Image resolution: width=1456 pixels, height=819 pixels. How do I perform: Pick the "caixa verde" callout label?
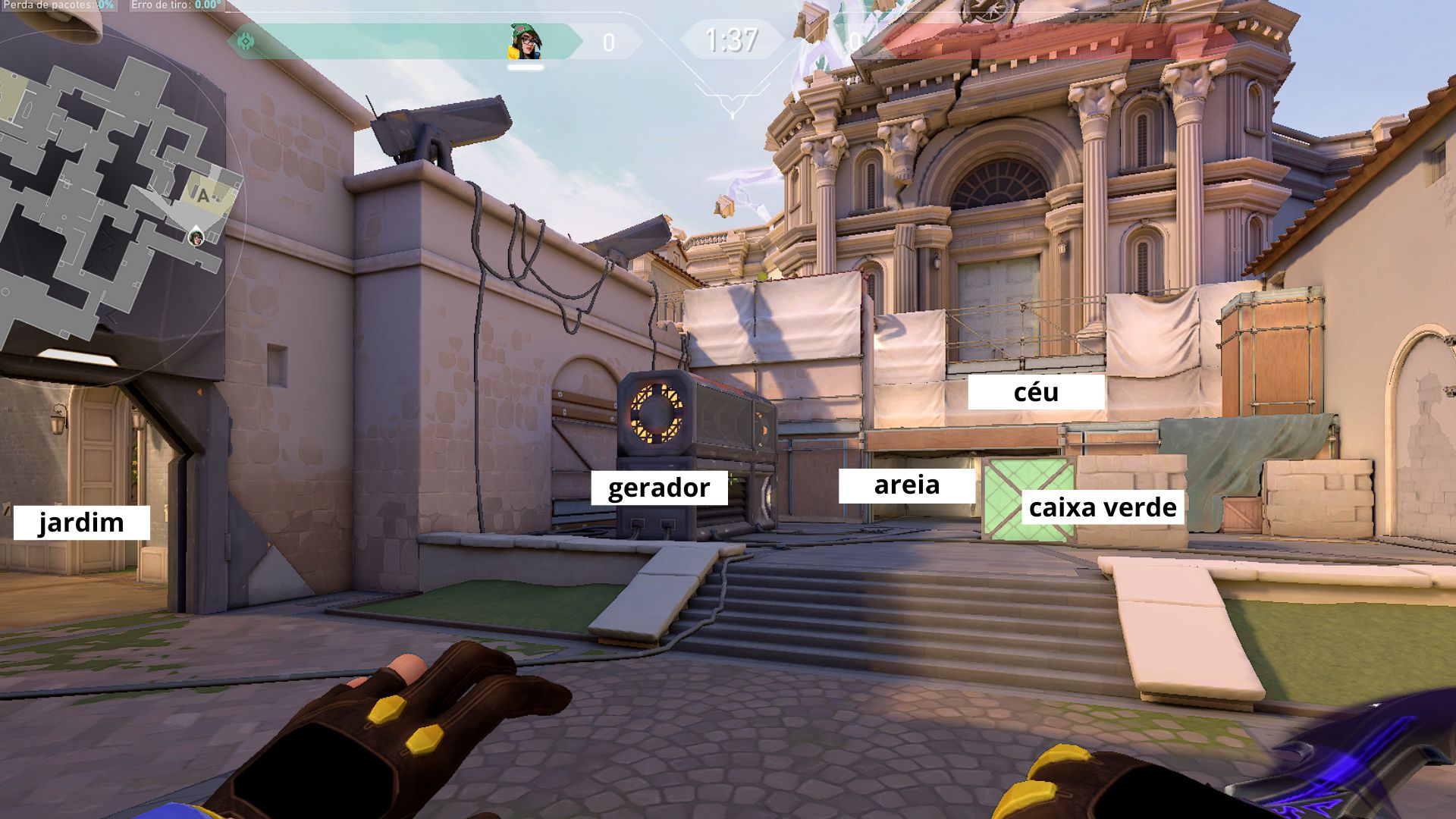pyautogui.click(x=1103, y=507)
